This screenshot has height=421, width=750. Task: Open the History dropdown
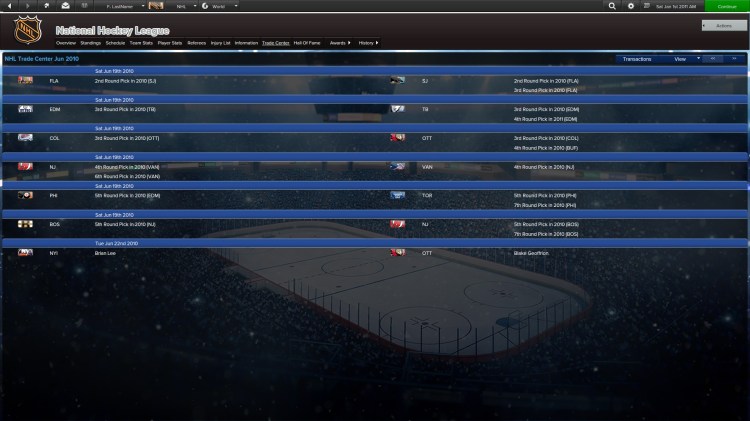pyautogui.click(x=367, y=44)
